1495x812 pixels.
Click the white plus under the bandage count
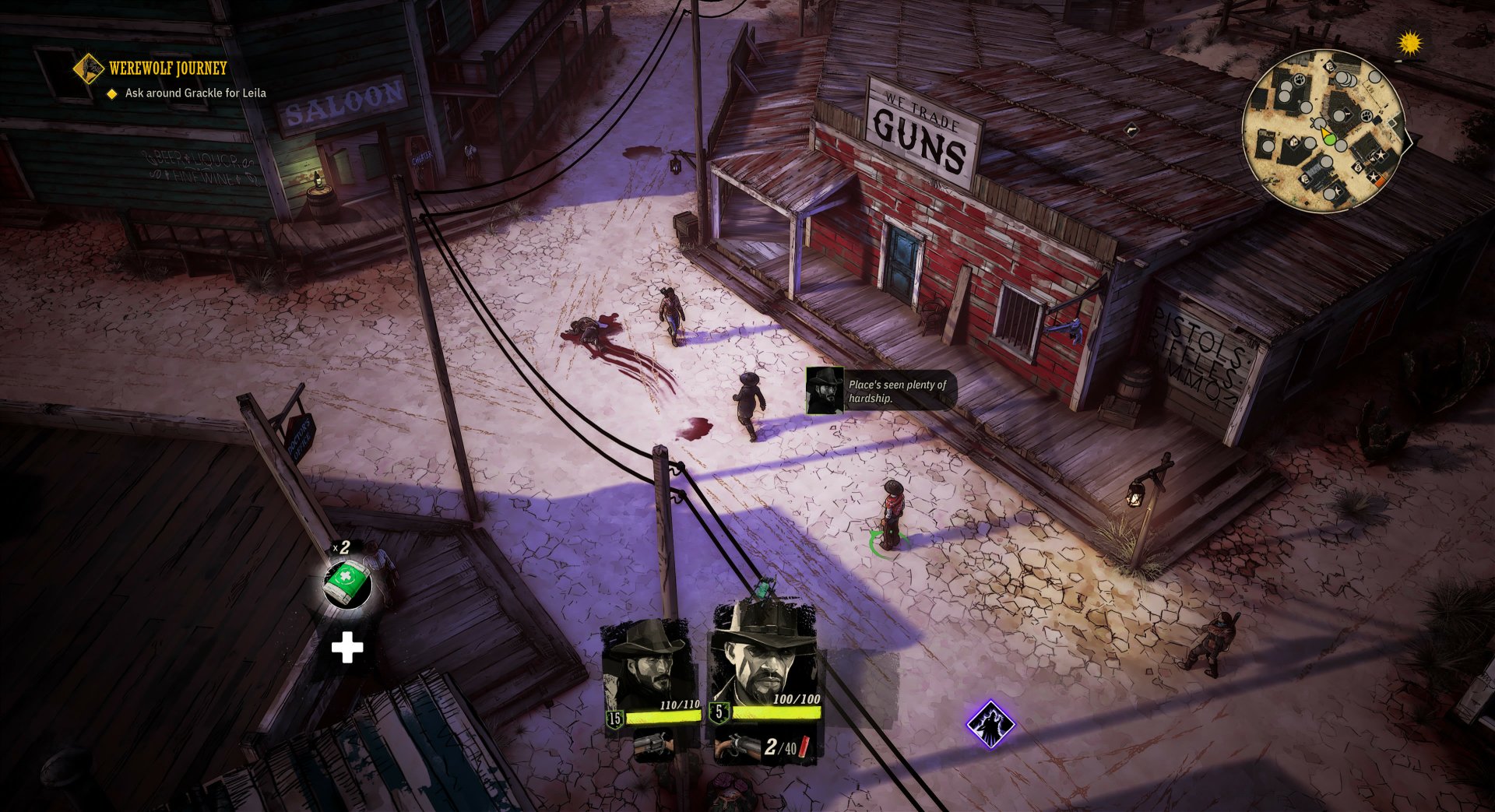tap(347, 647)
